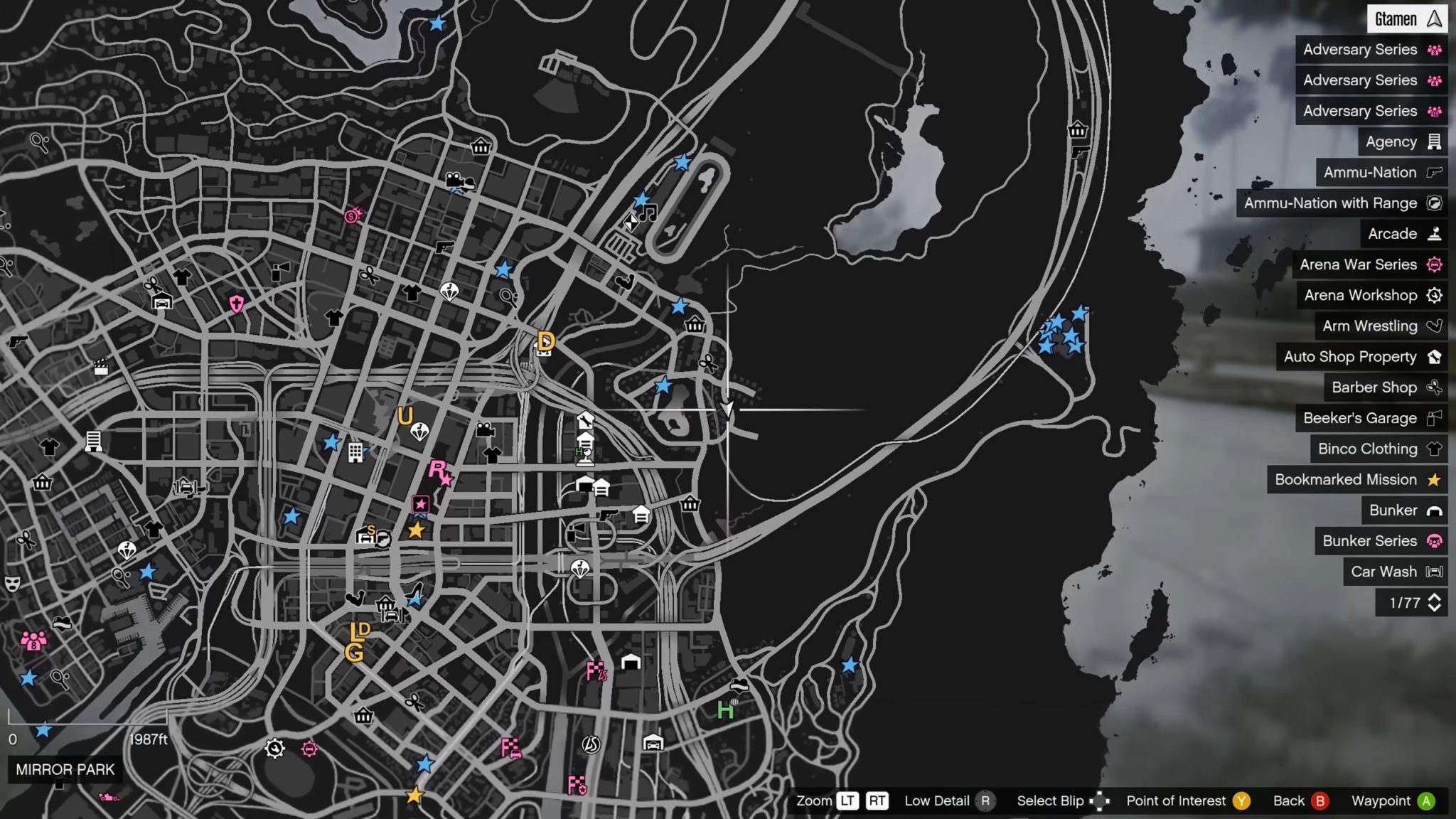
Task: Select the orange D mission marker
Action: pos(546,341)
